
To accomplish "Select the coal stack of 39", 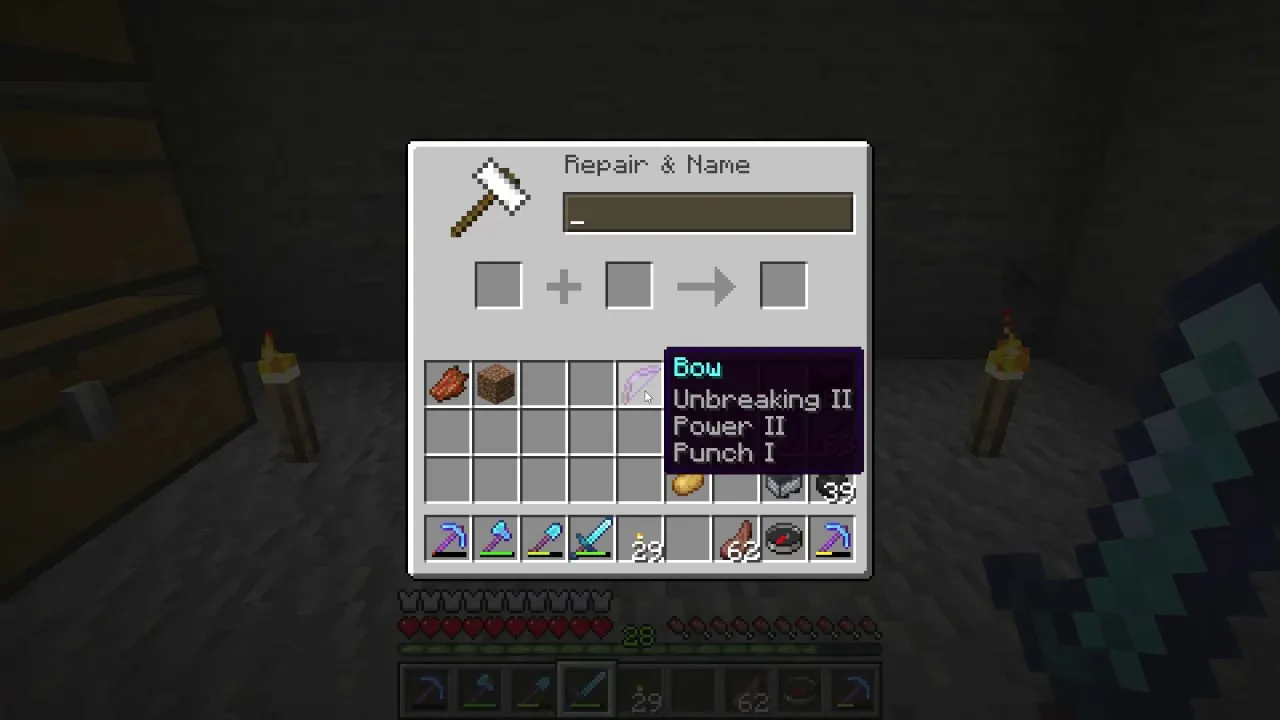I will tap(833, 487).
